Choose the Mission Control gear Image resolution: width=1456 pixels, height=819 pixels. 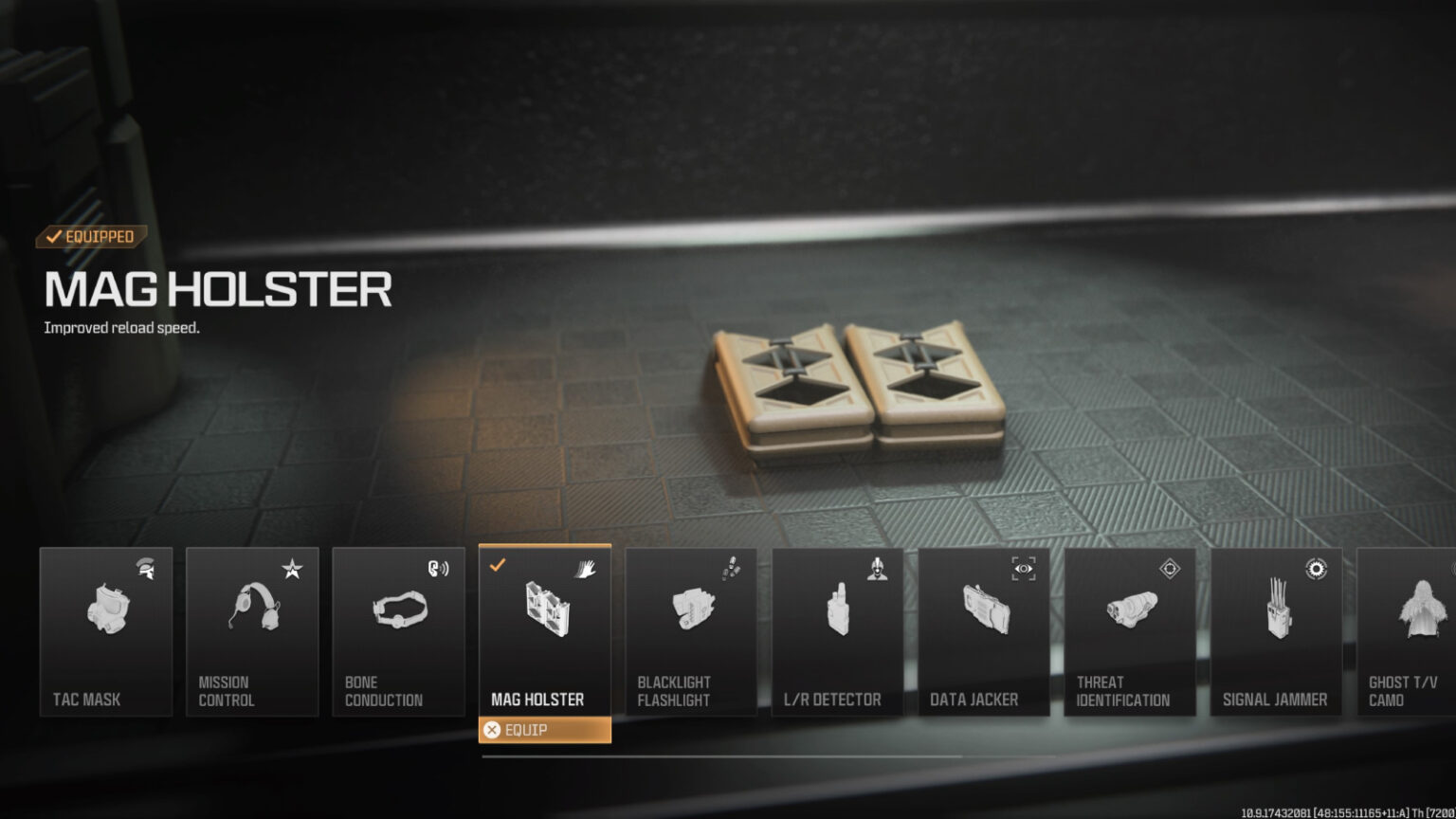(x=252, y=631)
